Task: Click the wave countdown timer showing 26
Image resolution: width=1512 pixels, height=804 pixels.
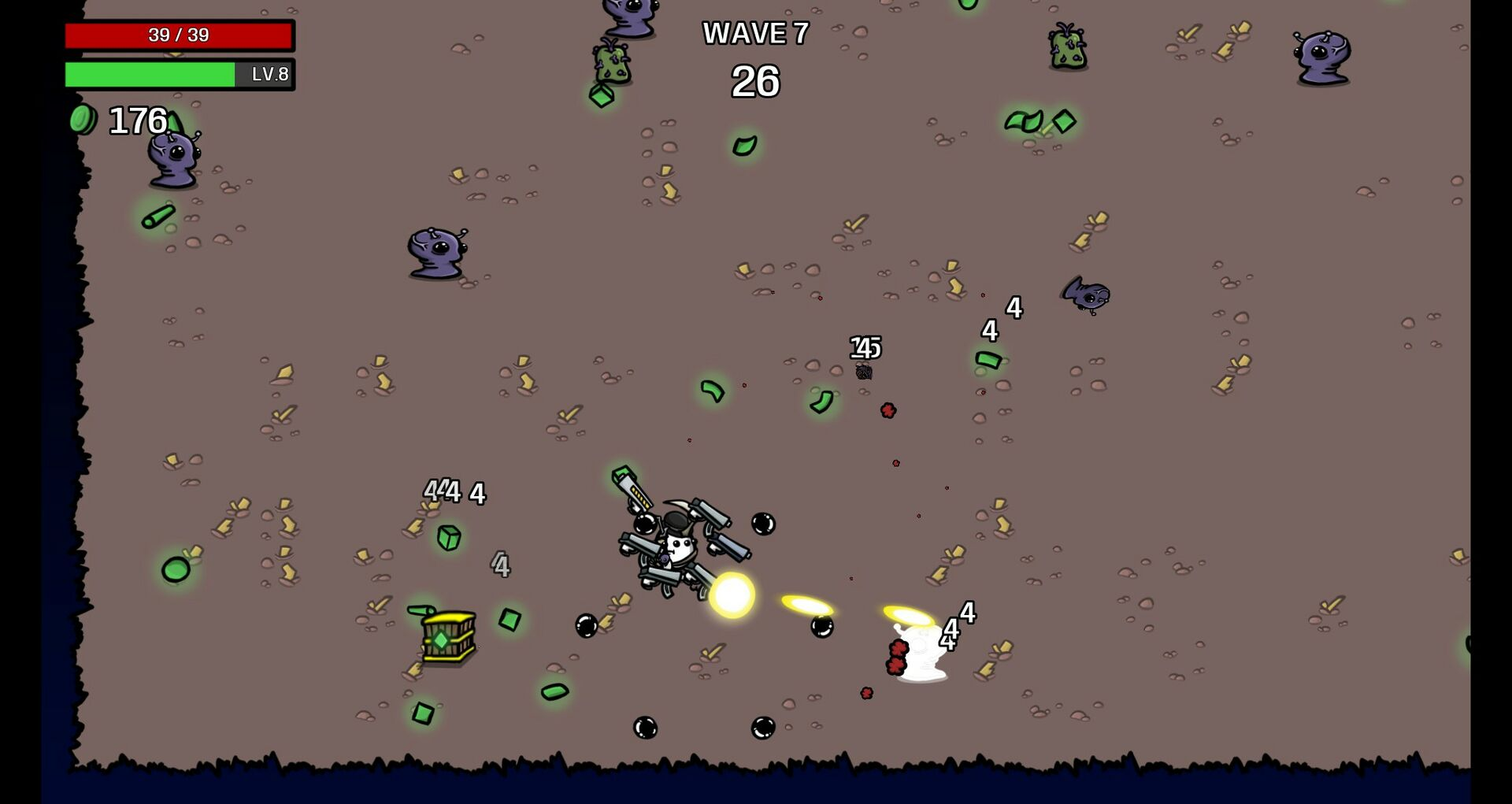Action: [756, 81]
